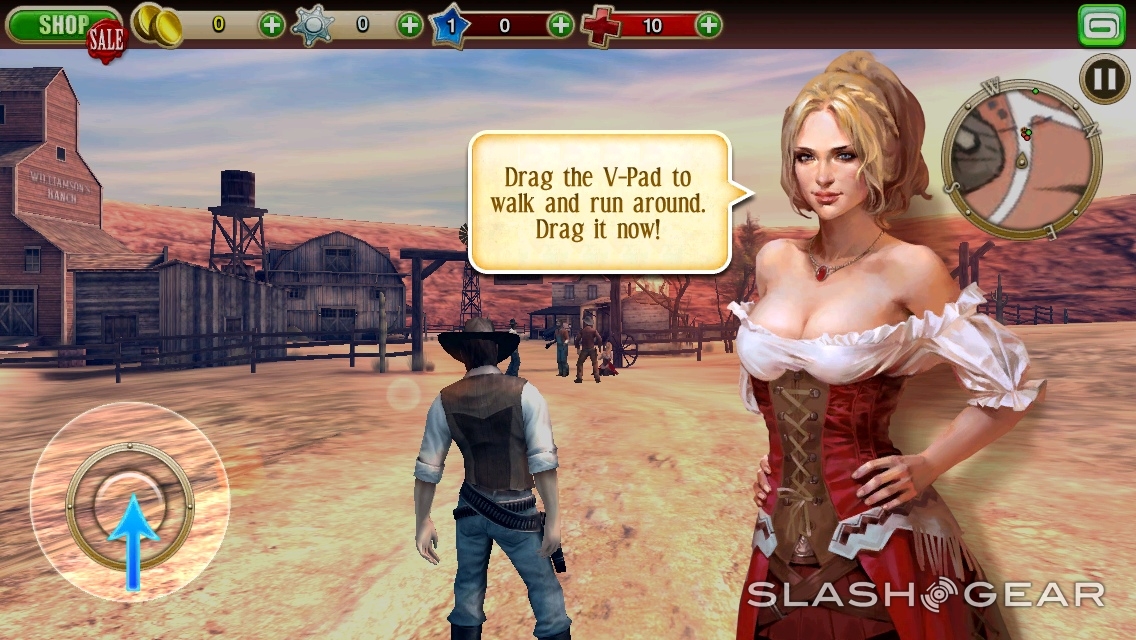
Task: Add more gold coins with the plus button
Action: tap(272, 25)
